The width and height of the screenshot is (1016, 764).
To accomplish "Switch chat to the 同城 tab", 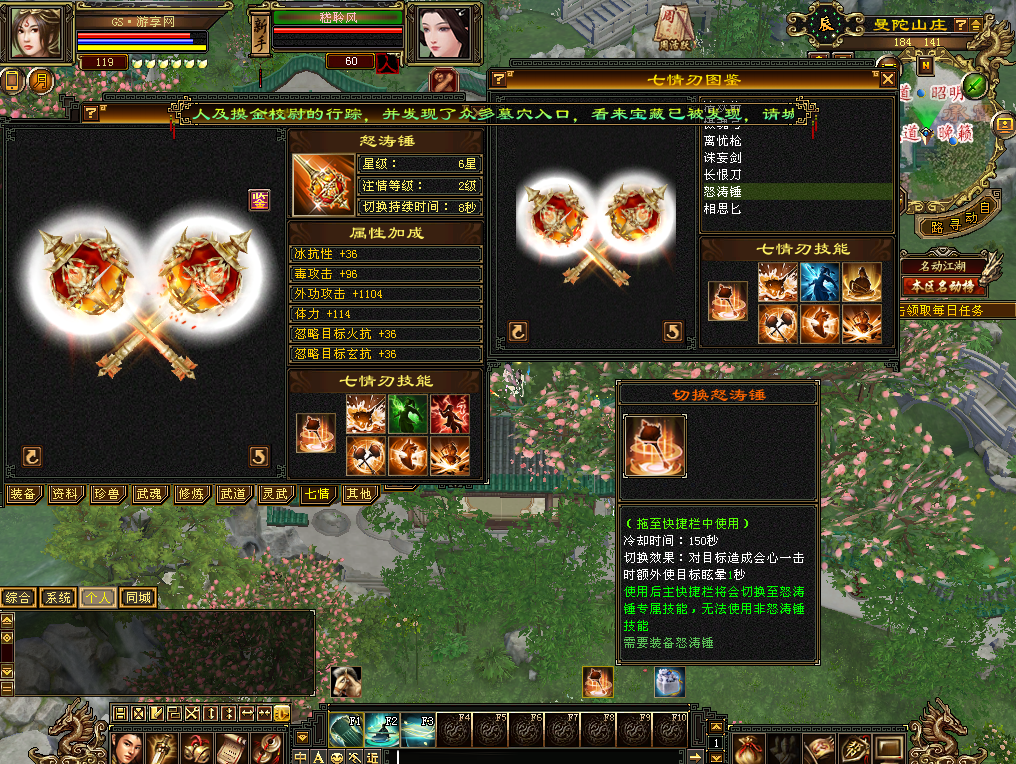I will pos(139,598).
